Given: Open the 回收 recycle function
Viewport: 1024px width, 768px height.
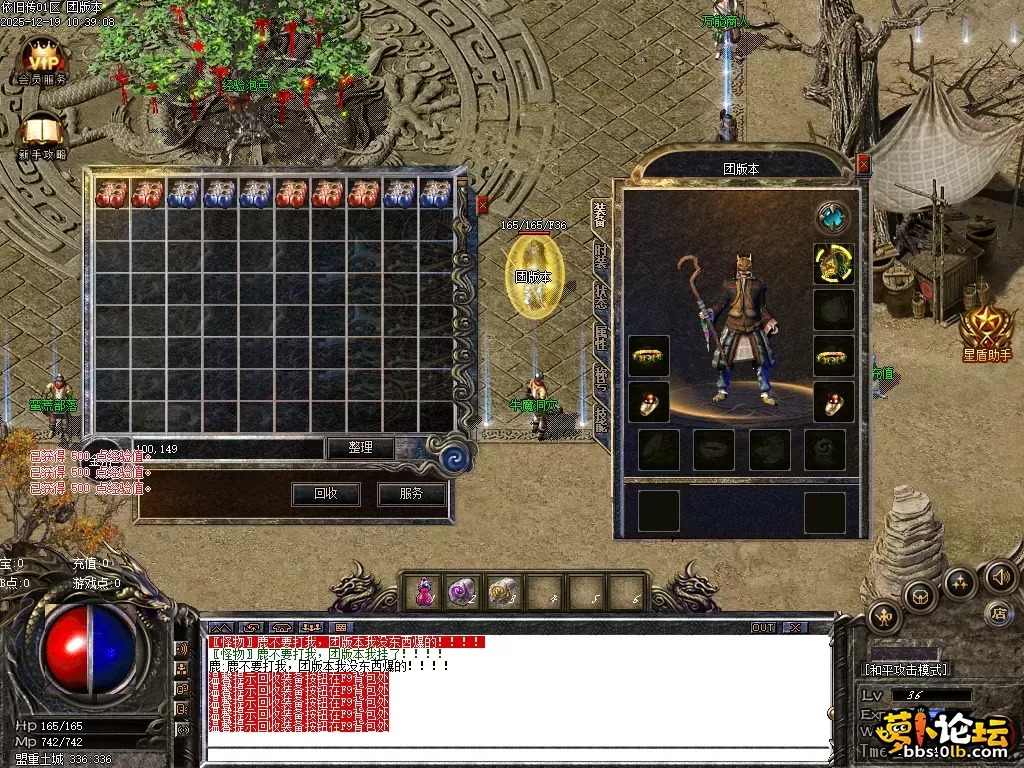Looking at the screenshot, I should [325, 493].
